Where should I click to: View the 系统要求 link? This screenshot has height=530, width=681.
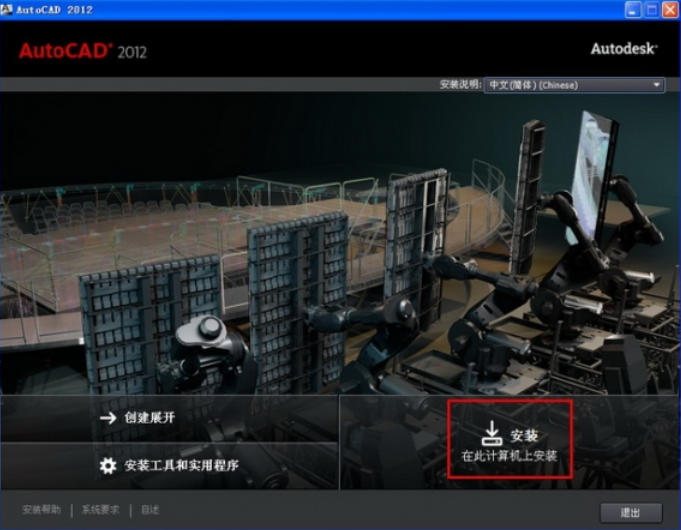(x=101, y=510)
